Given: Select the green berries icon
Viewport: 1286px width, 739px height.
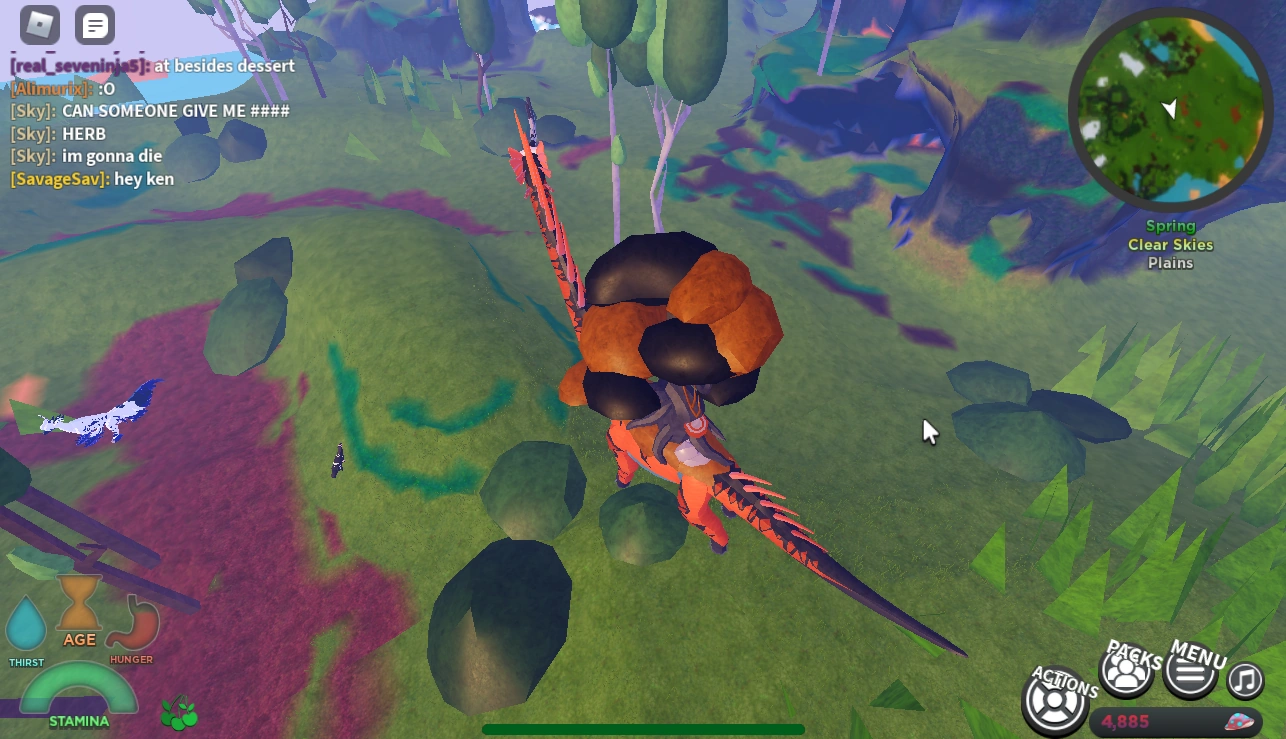Looking at the screenshot, I should 179,713.
